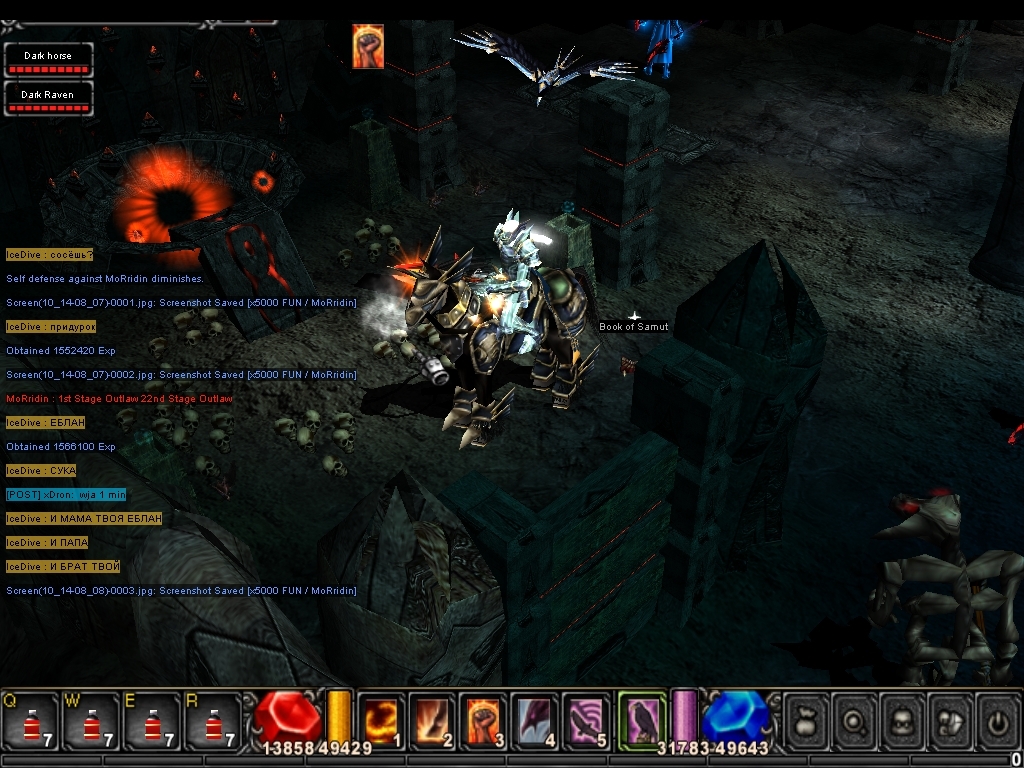Click the money bag menu button
Image resolution: width=1024 pixels, height=768 pixels.
click(806, 721)
